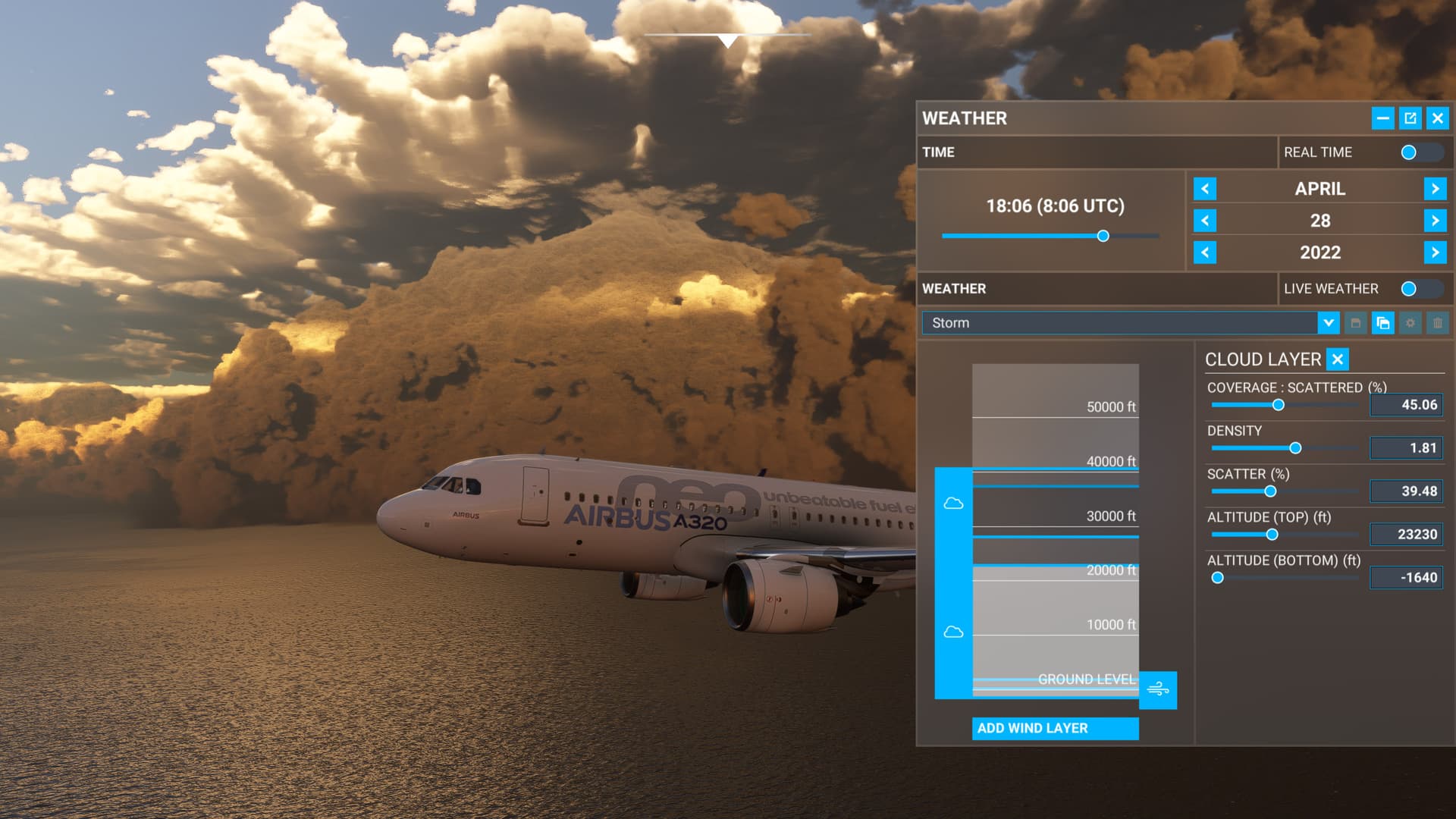Decrease the day from 28
1456x819 pixels.
pos(1204,221)
